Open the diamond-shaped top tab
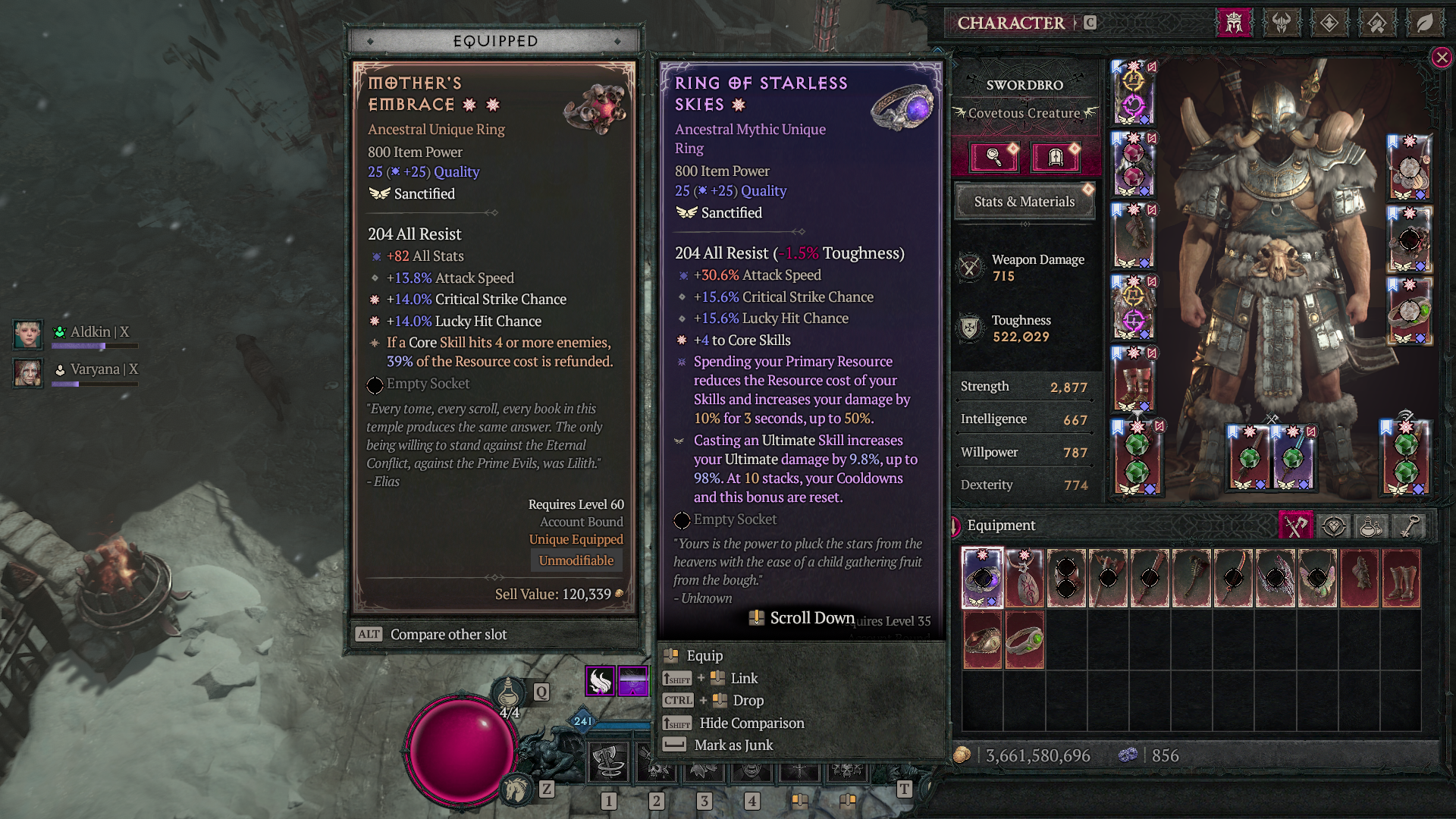Viewport: 1456px width, 819px height. pos(1329,23)
